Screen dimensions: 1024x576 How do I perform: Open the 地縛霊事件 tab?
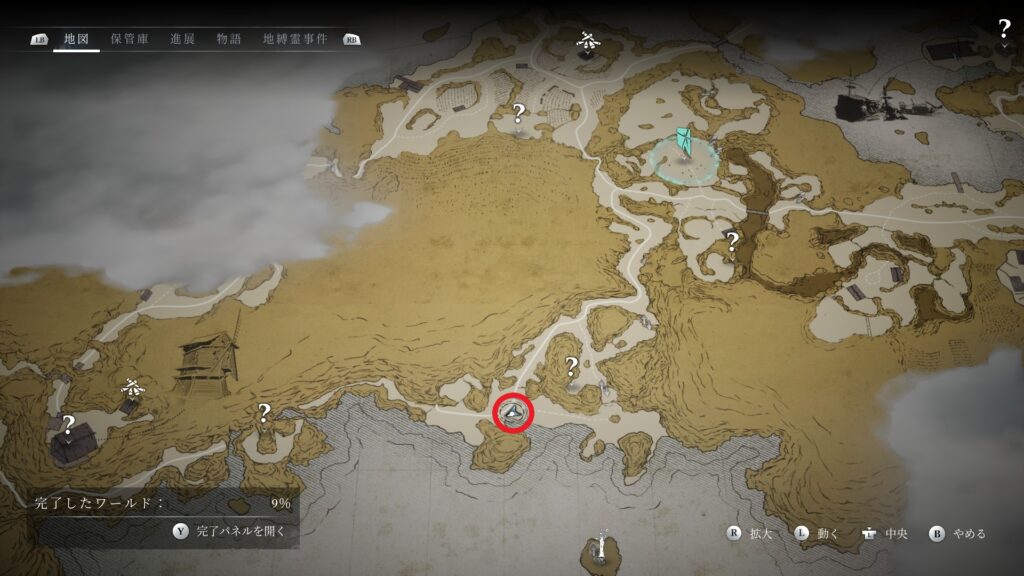click(x=296, y=39)
